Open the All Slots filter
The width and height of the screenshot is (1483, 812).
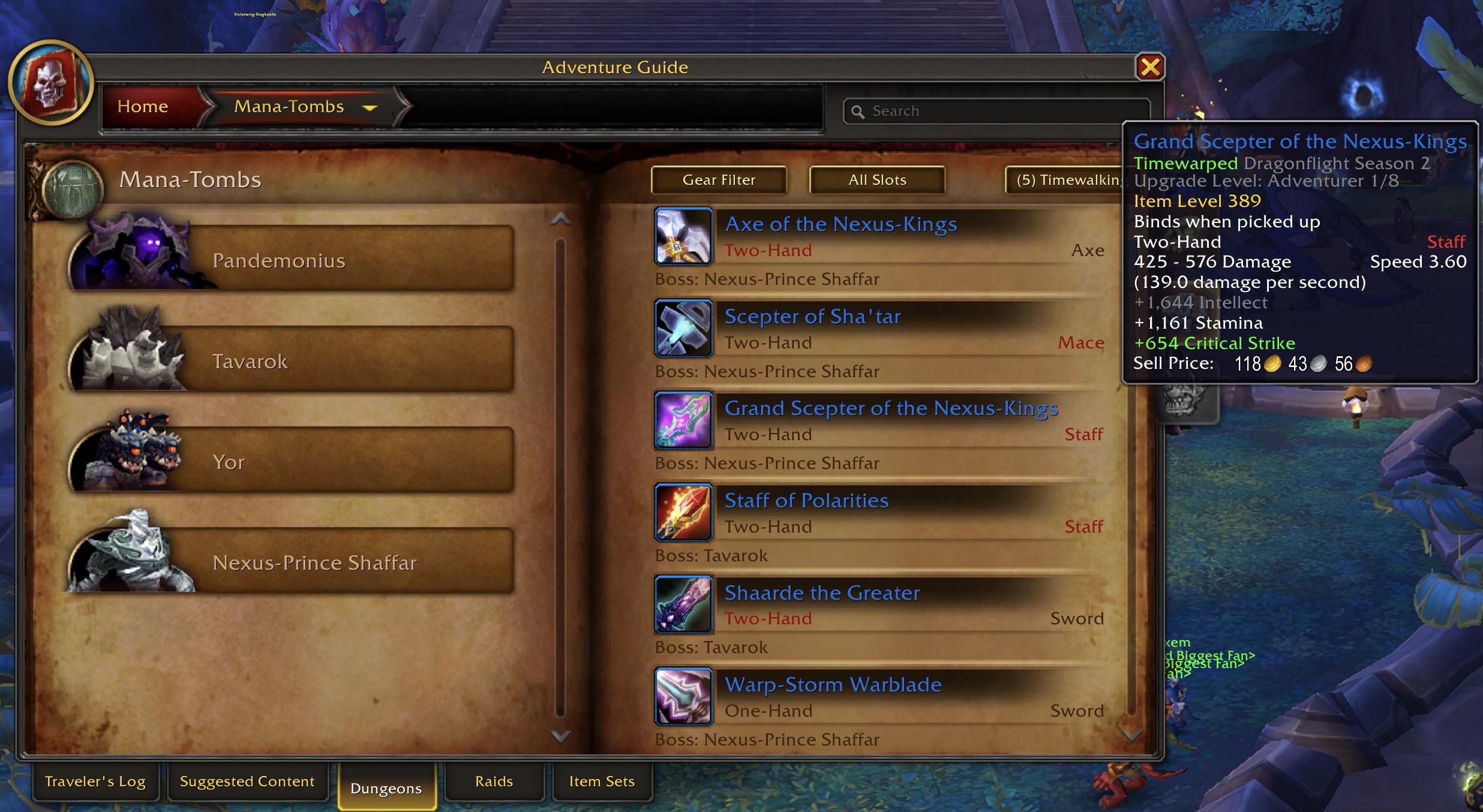click(877, 180)
